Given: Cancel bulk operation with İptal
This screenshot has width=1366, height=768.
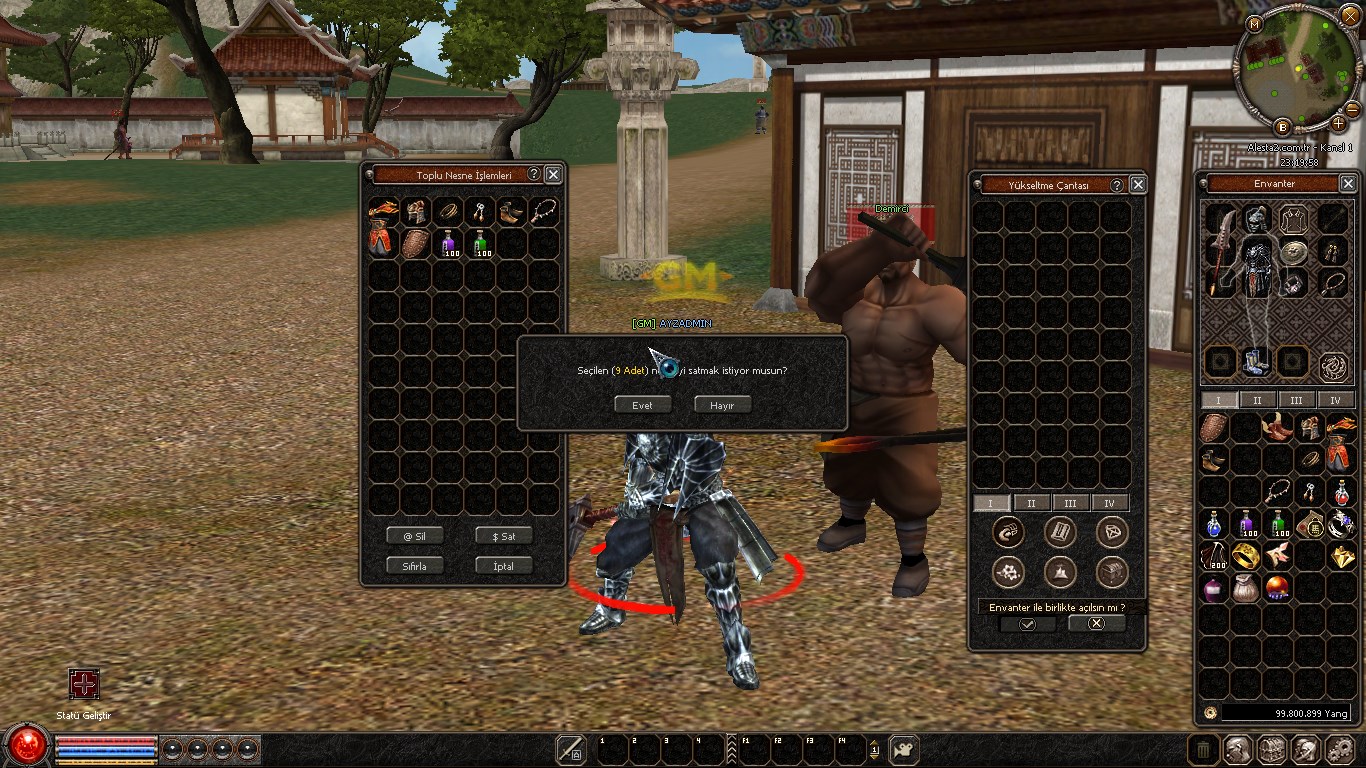Looking at the screenshot, I should (504, 566).
